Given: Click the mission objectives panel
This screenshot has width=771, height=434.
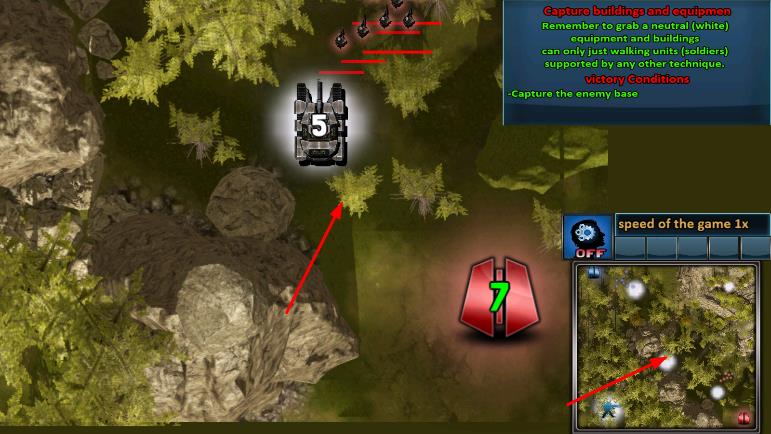Looking at the screenshot, I should tap(636, 62).
